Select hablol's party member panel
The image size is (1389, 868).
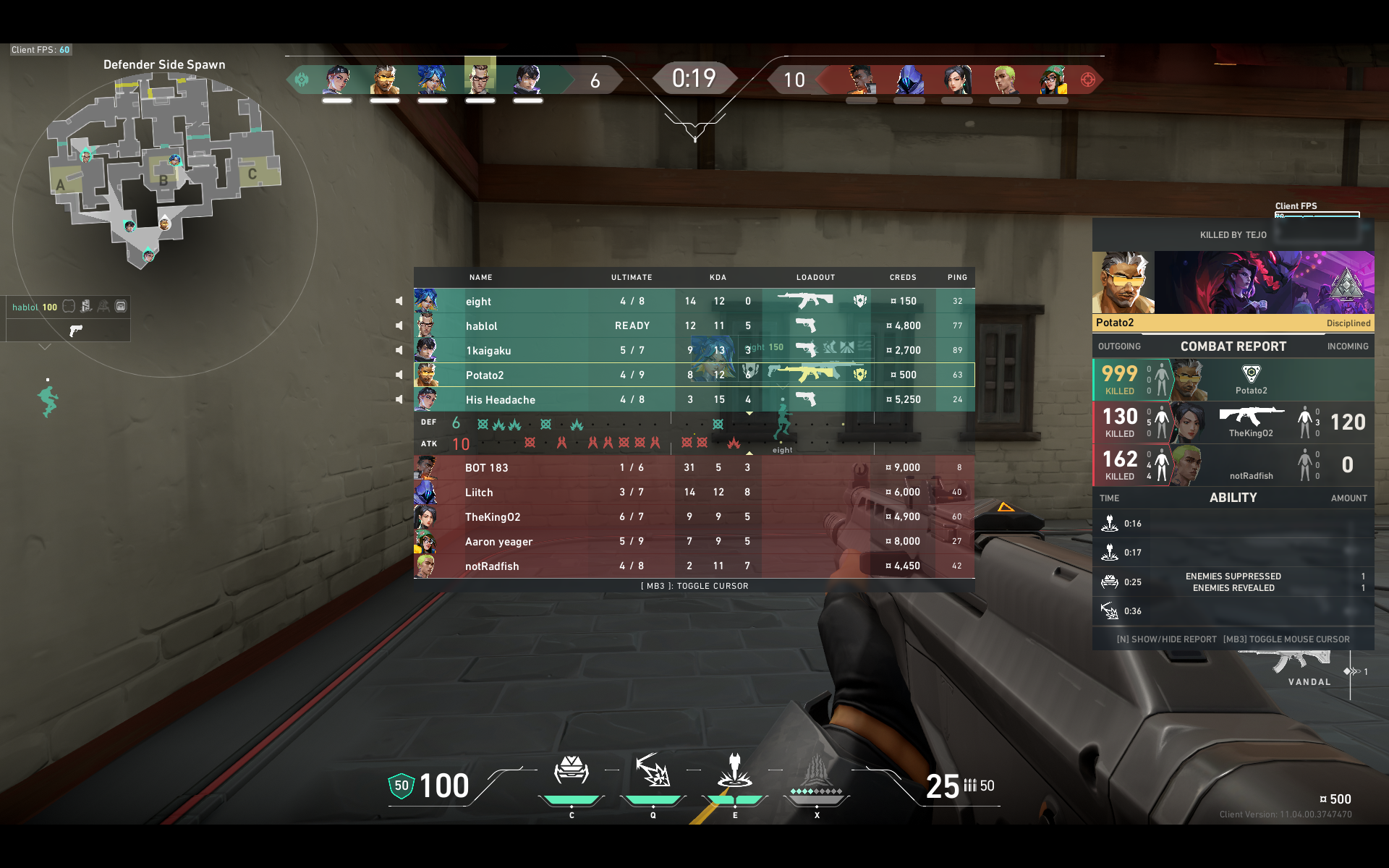tap(68, 318)
